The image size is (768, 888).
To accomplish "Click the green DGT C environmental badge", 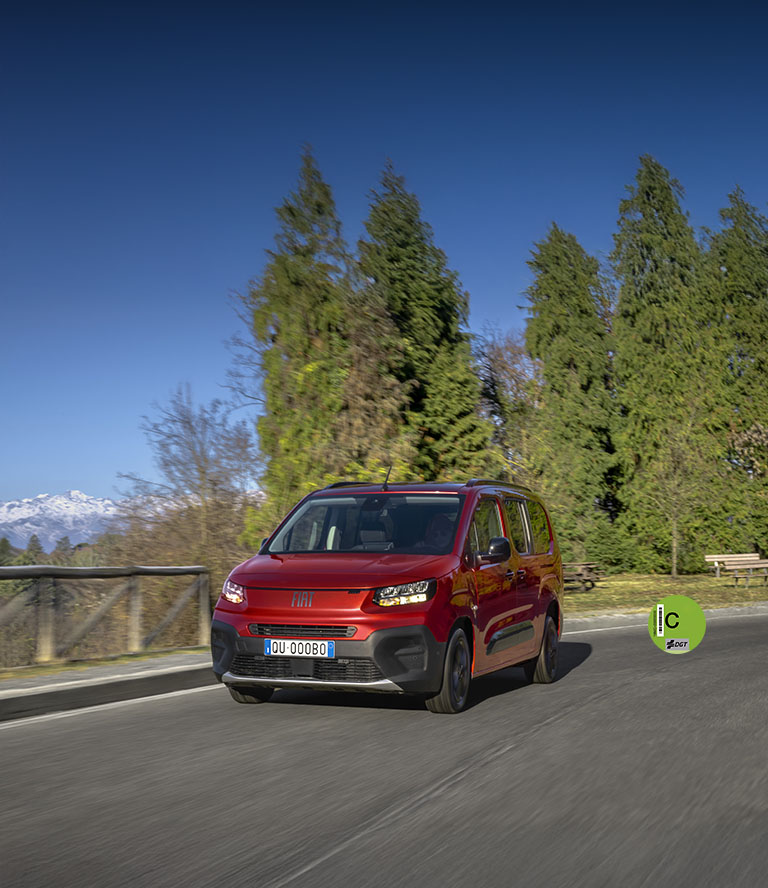I will pos(677,624).
